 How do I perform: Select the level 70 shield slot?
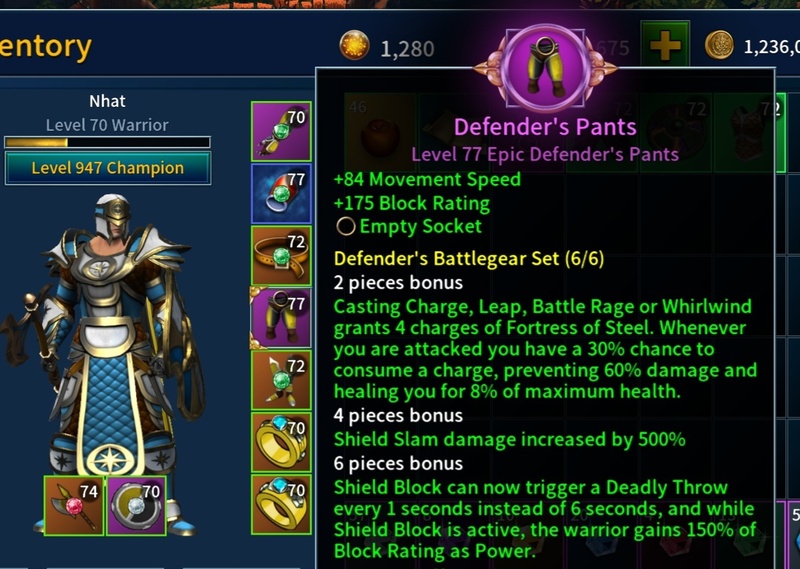coord(136,505)
